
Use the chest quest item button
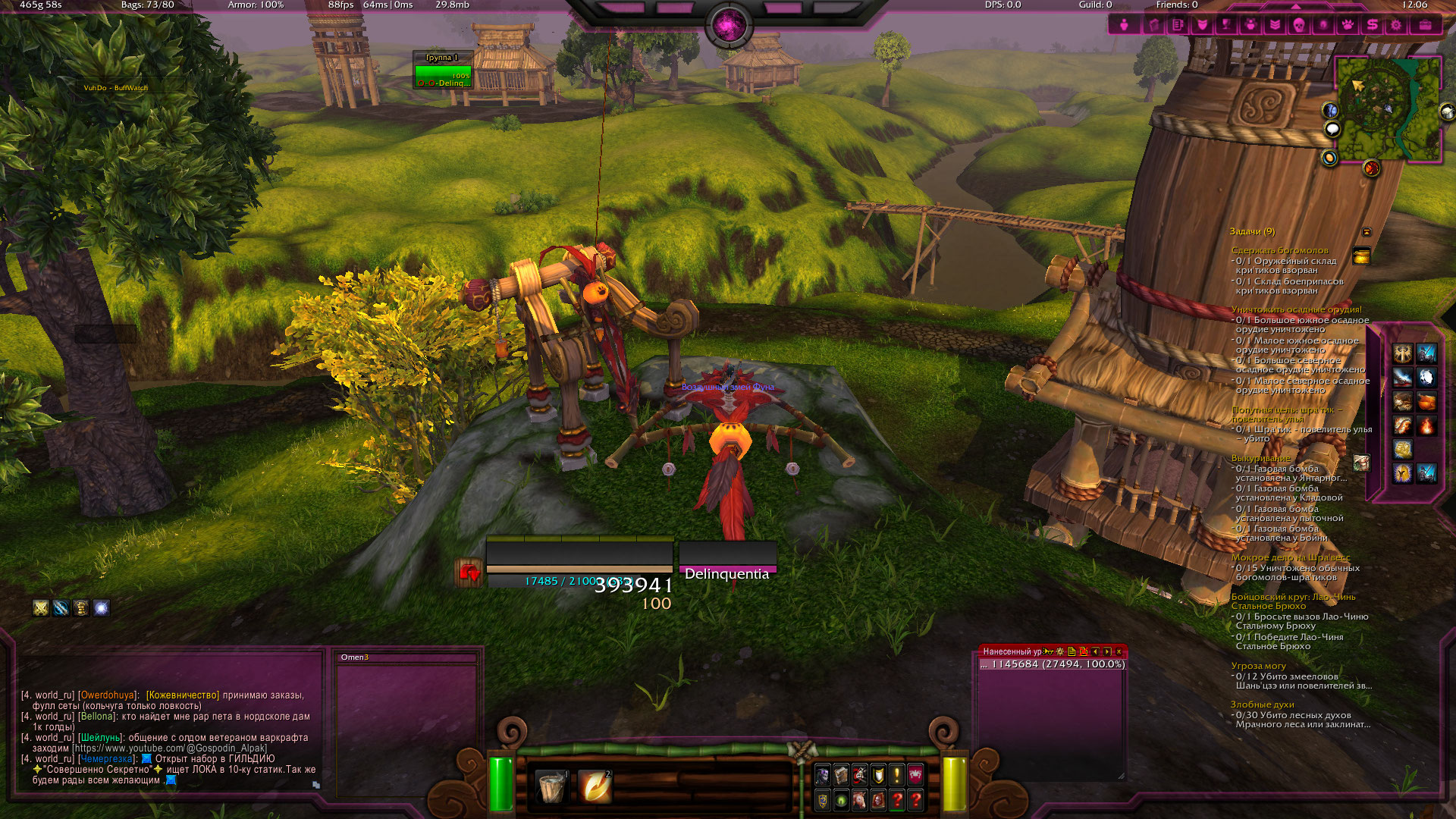[x=1361, y=256]
